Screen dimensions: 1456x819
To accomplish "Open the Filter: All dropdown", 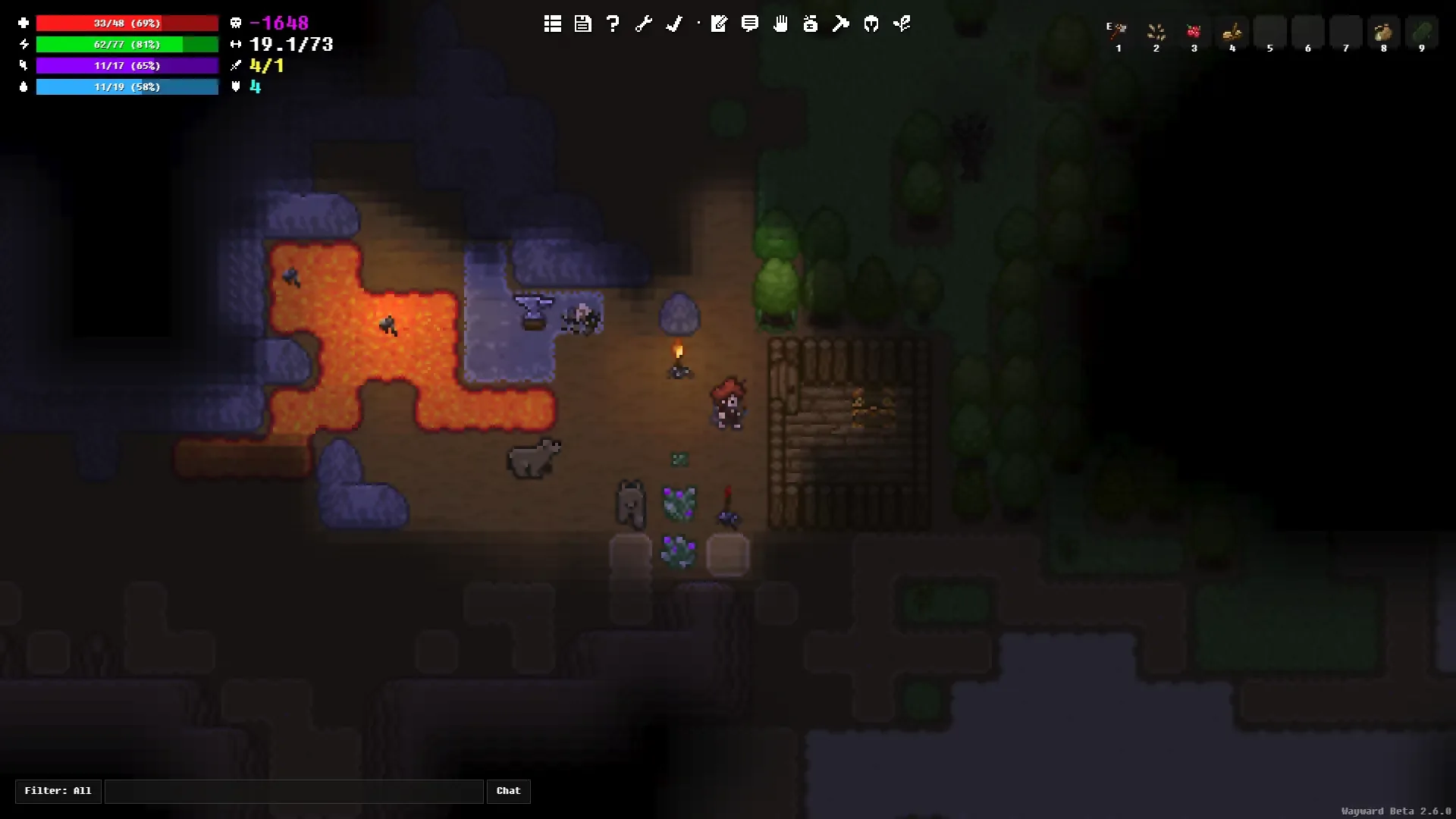I will coord(57,791).
